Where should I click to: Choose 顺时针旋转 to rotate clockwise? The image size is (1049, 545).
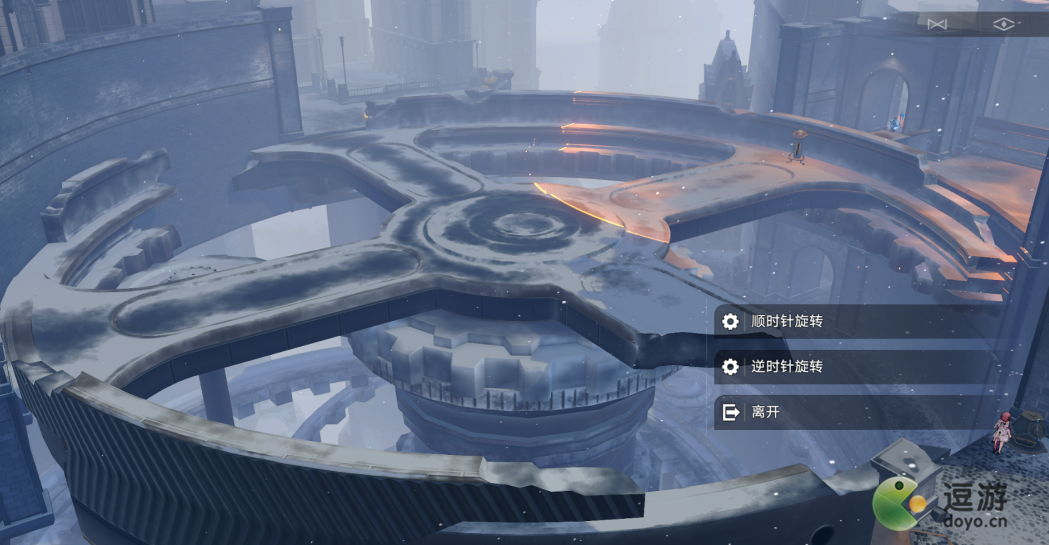pos(788,321)
